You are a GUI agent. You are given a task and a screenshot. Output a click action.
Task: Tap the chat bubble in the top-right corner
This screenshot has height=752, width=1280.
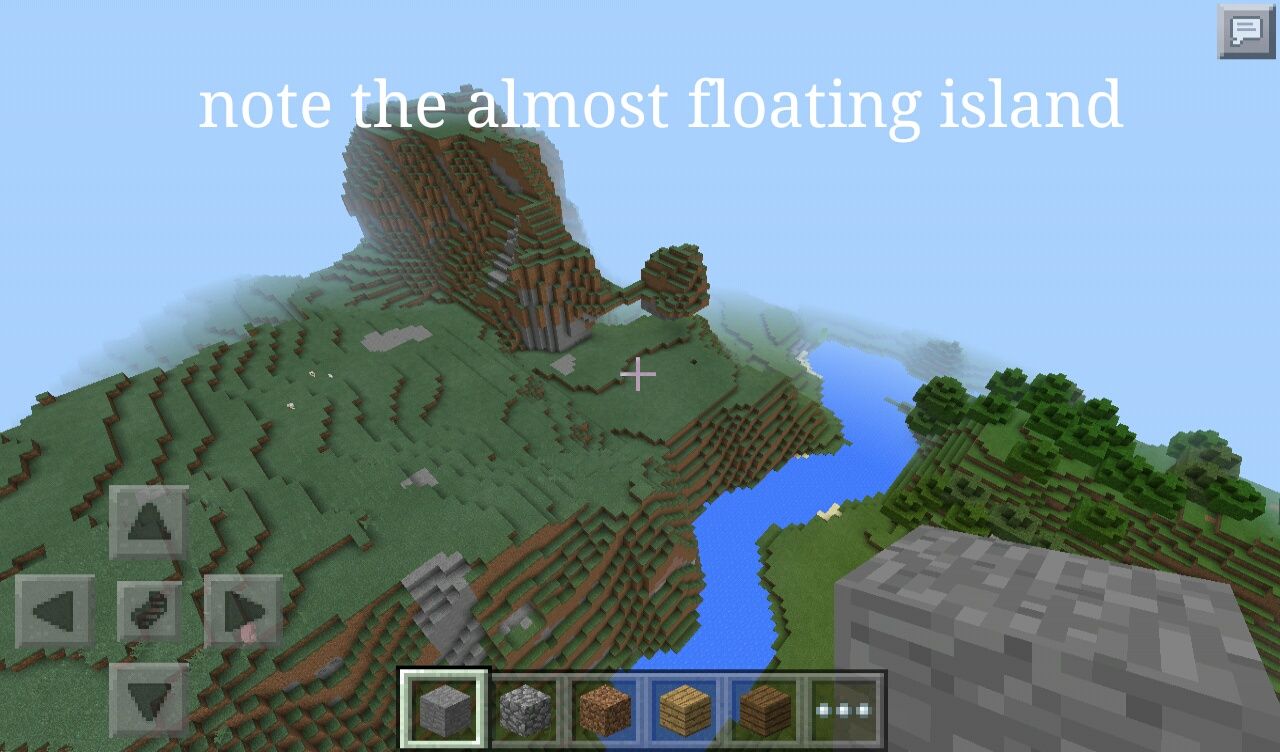click(x=1243, y=32)
